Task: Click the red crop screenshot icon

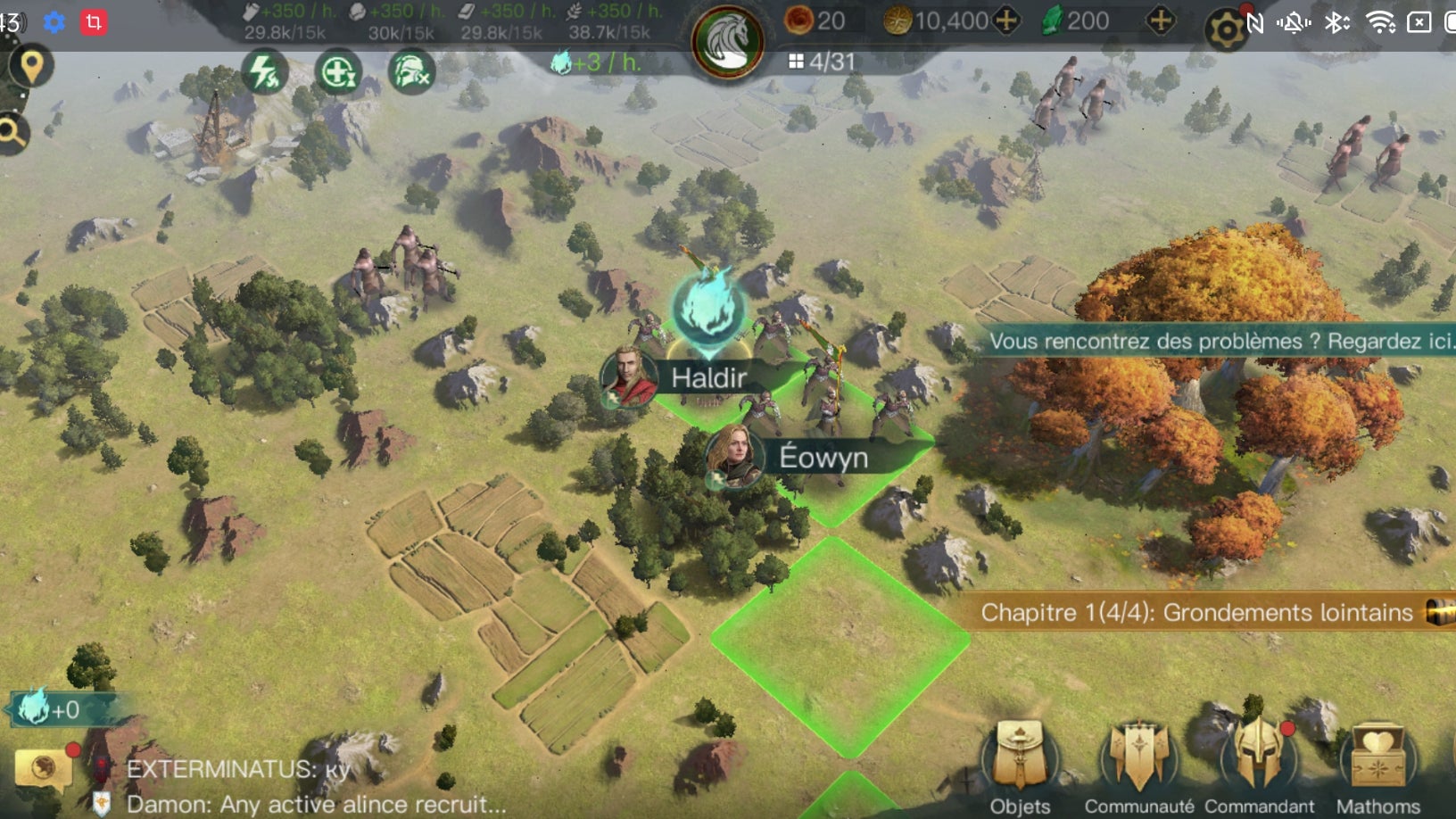Action: (x=94, y=21)
